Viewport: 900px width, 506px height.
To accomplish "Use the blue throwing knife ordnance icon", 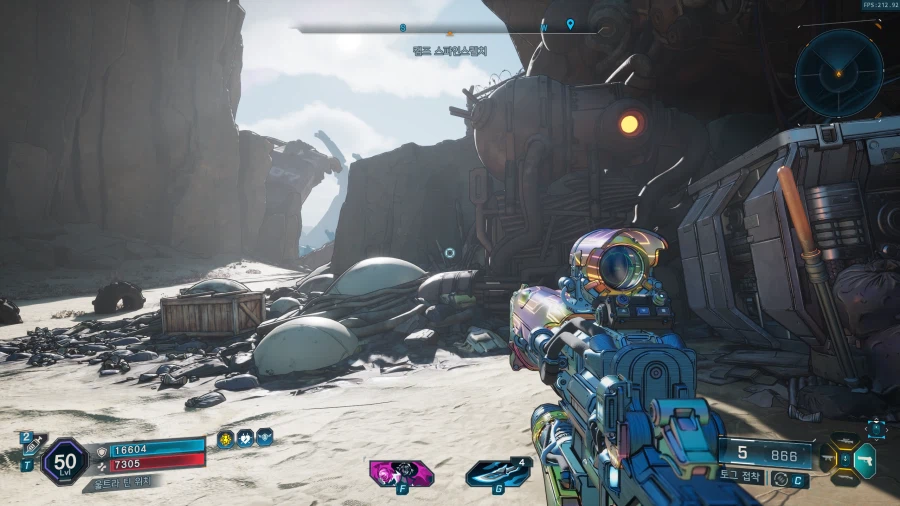I will (x=496, y=472).
